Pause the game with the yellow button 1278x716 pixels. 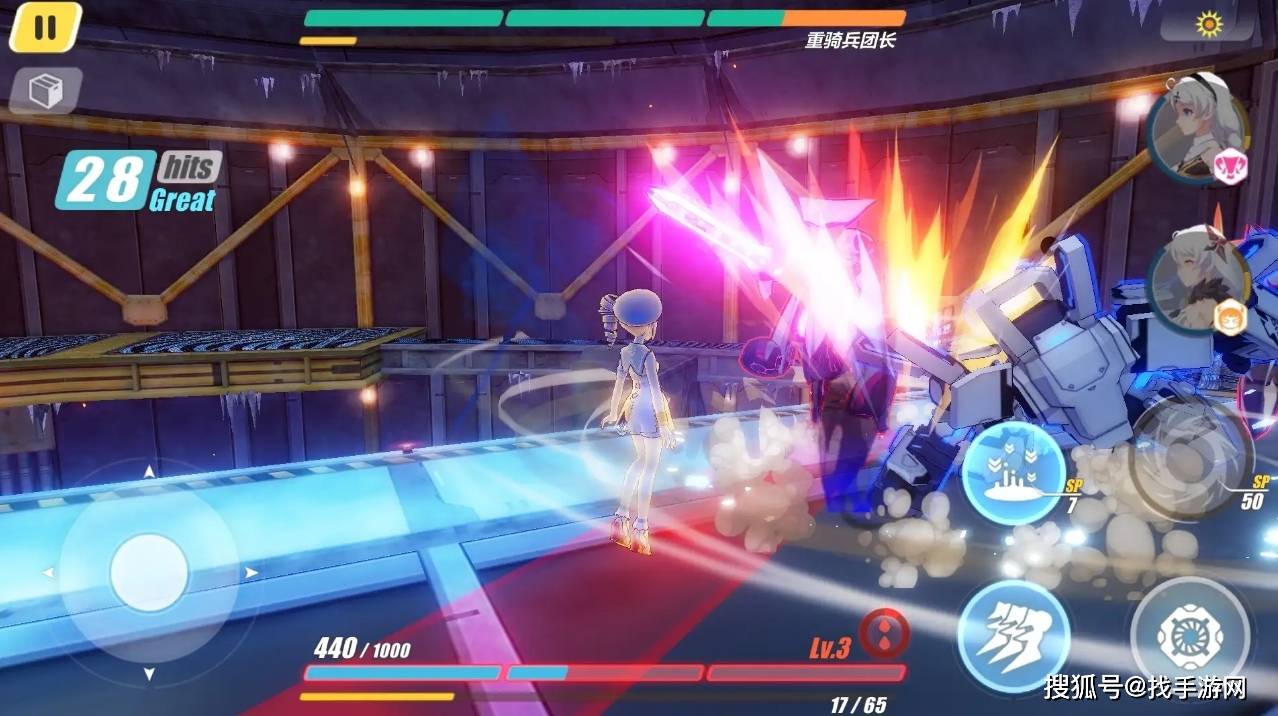coord(45,28)
